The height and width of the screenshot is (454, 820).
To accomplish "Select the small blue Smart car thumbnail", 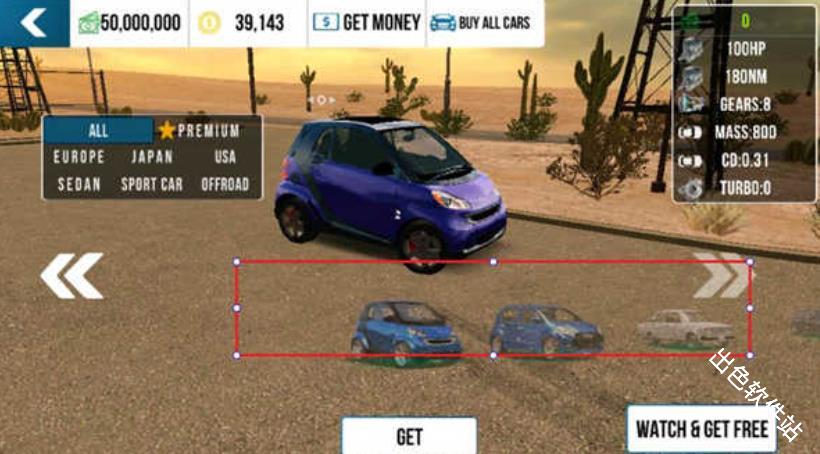I will [x=404, y=331].
